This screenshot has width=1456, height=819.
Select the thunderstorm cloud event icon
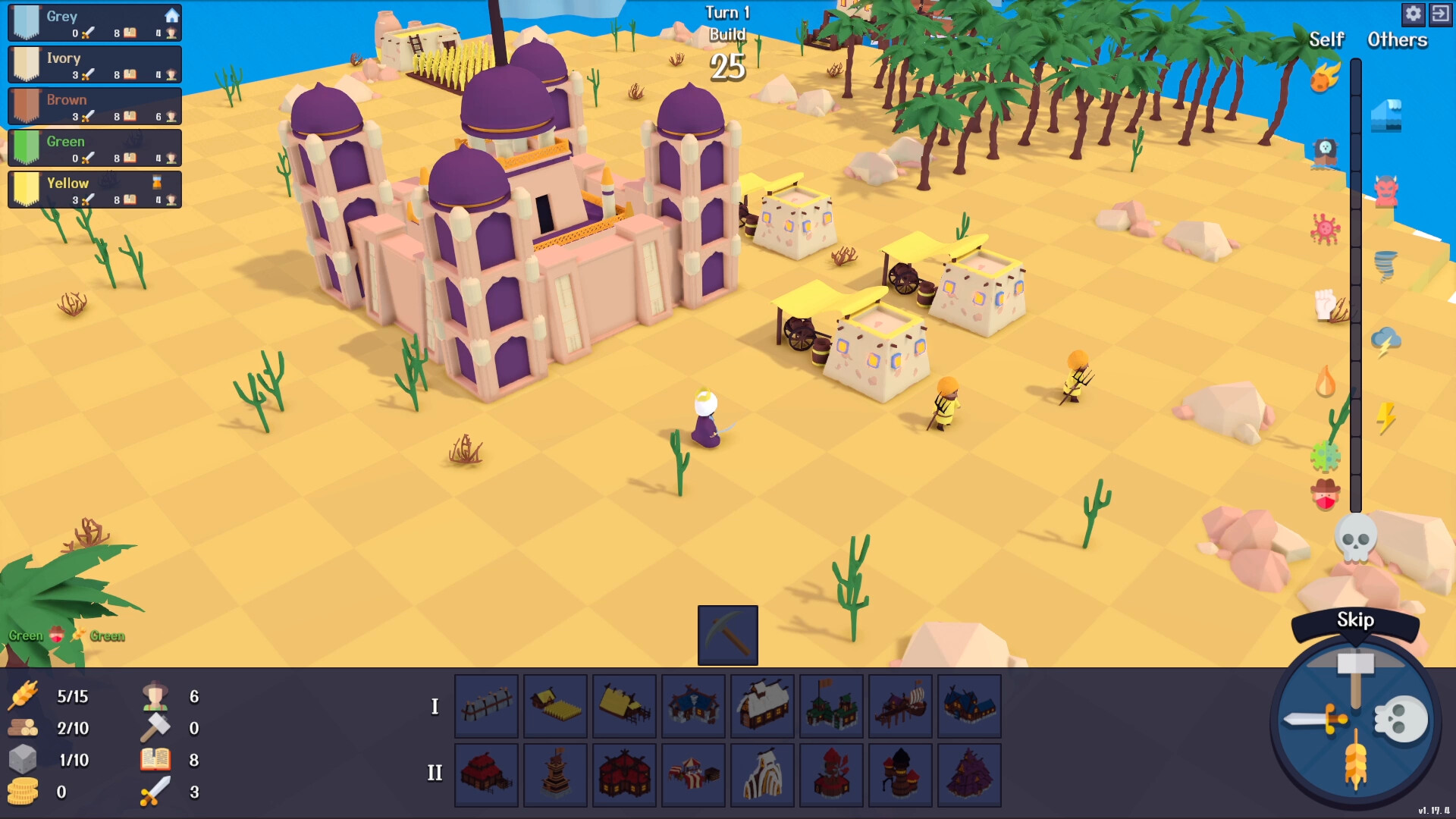[x=1387, y=339]
